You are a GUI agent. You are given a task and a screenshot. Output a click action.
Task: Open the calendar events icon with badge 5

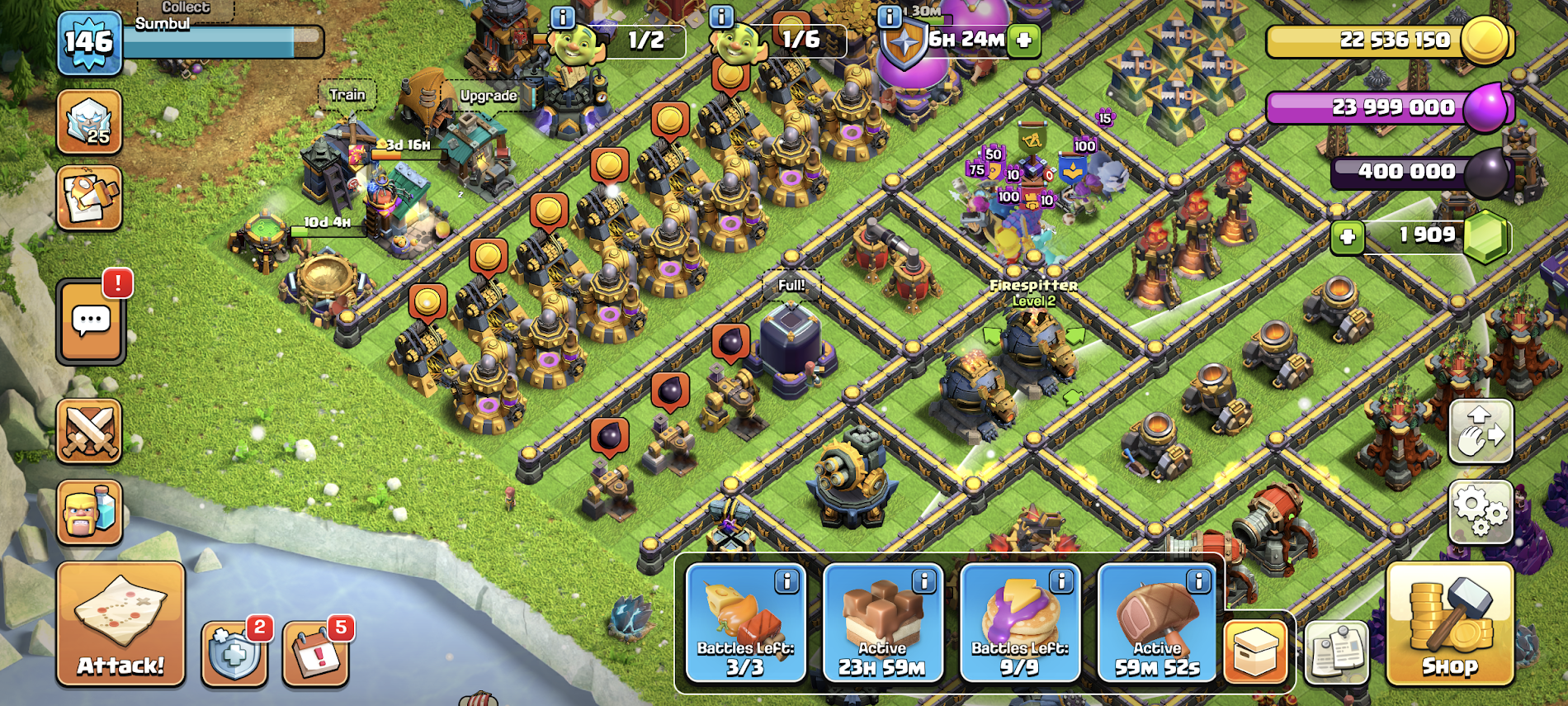[x=315, y=654]
